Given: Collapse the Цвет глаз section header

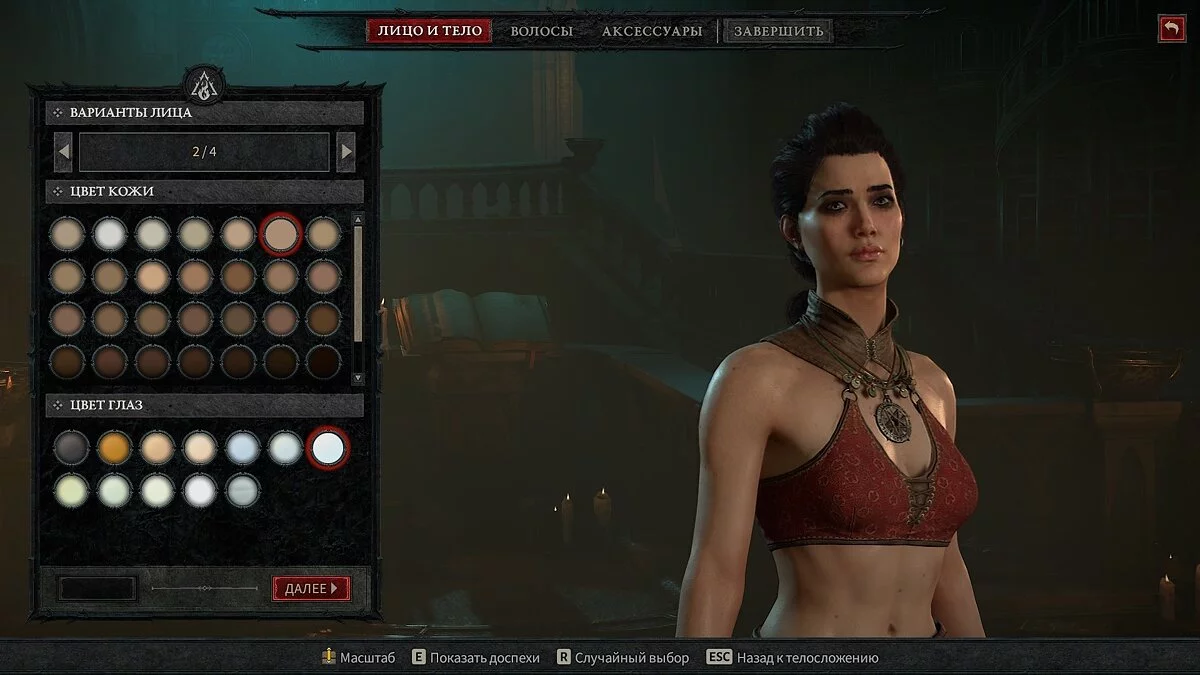Looking at the screenshot, I should [204, 405].
